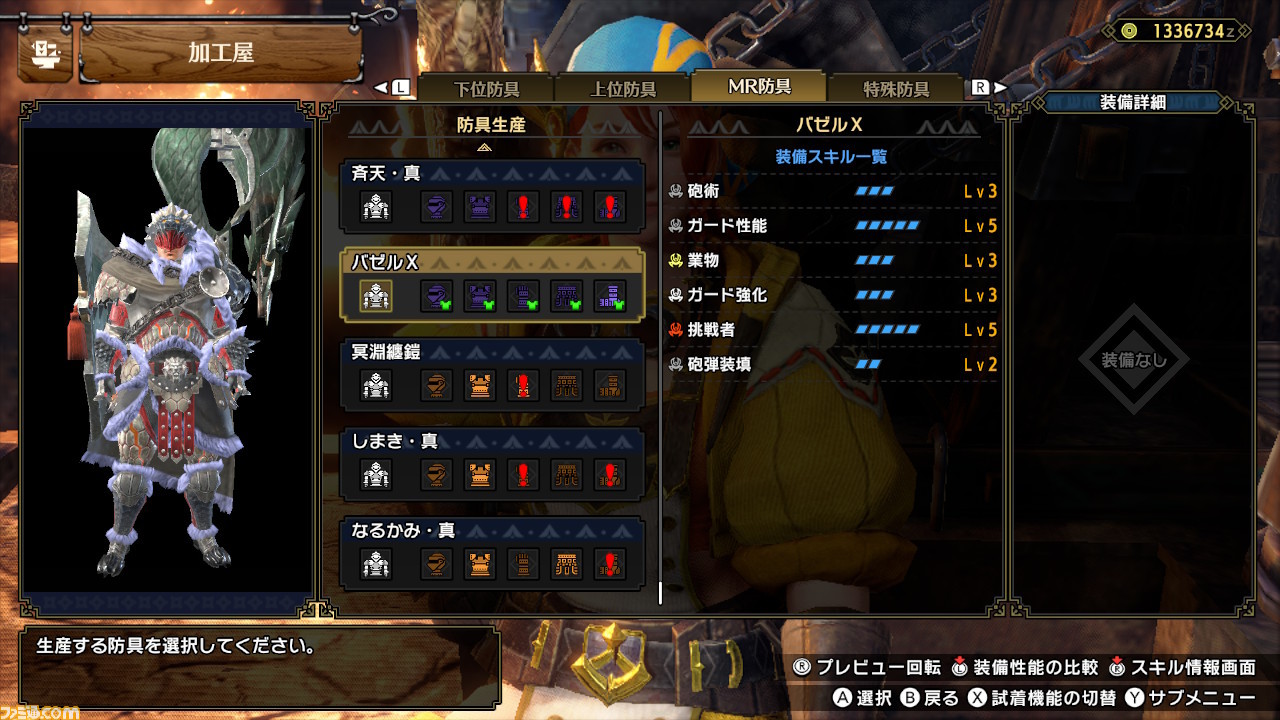Viewport: 1280px width, 720px height.
Task: Switch to the 下位防具 tab
Action: pos(486,88)
